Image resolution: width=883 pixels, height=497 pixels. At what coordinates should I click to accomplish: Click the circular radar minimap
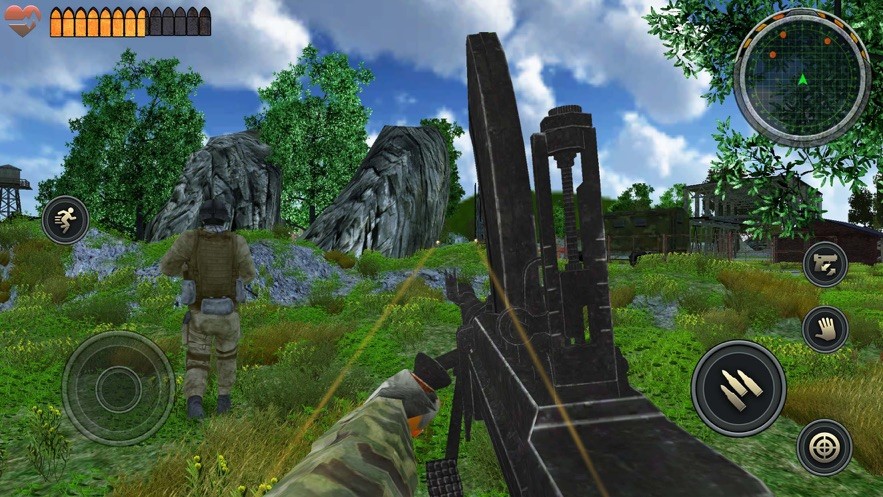(x=801, y=77)
